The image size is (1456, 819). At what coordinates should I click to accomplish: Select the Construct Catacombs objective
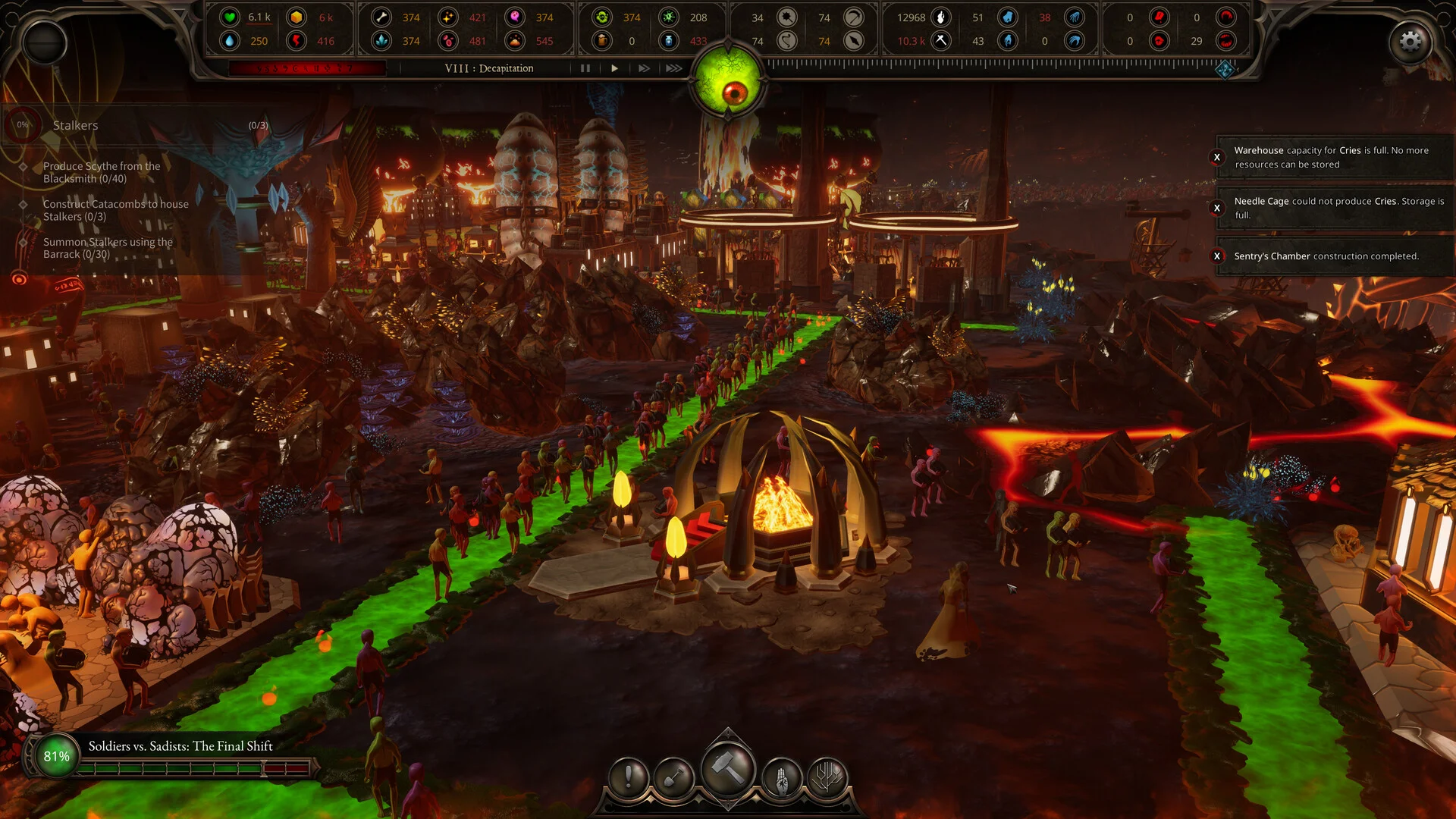click(x=115, y=210)
